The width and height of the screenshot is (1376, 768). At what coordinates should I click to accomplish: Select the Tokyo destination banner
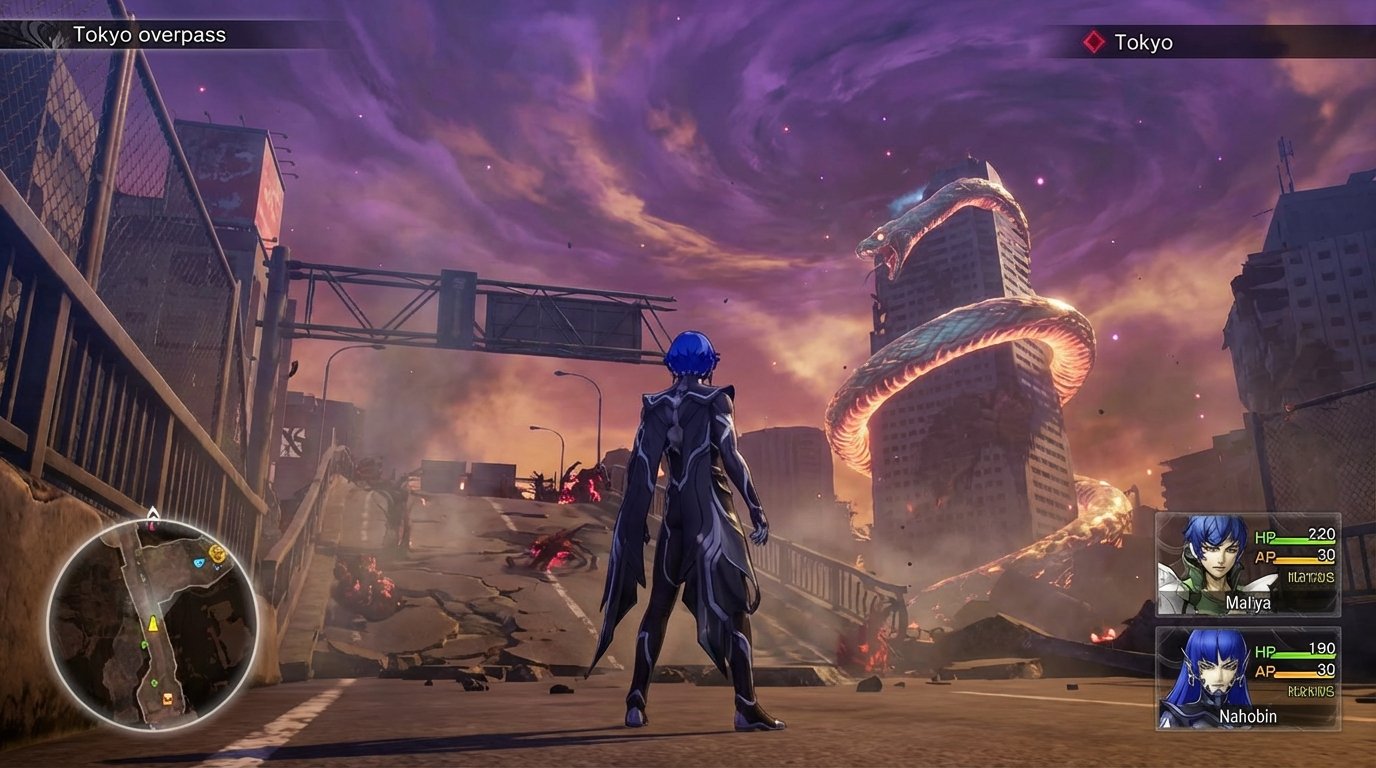1145,43
